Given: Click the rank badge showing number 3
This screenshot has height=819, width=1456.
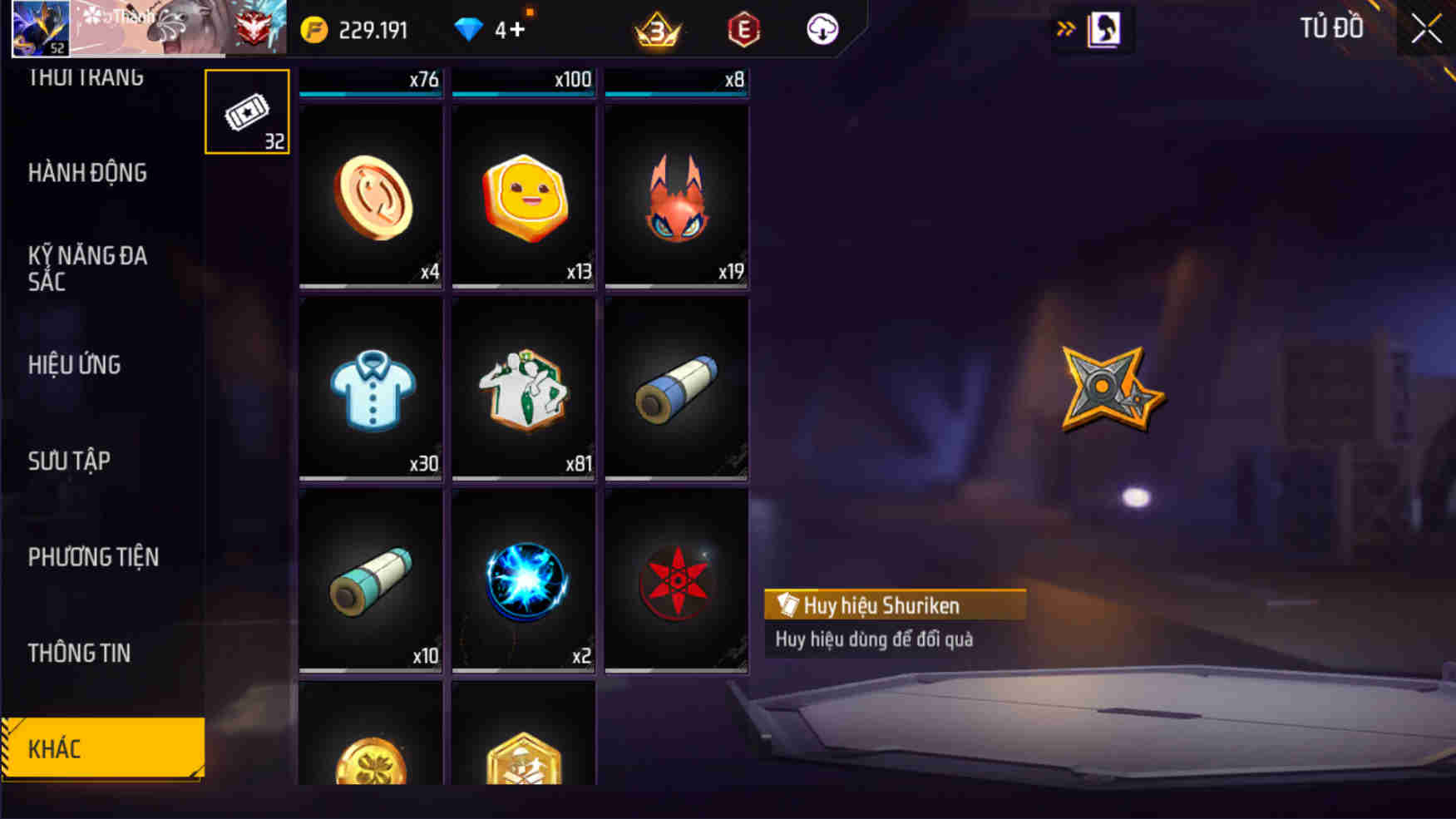Looking at the screenshot, I should [x=656, y=27].
